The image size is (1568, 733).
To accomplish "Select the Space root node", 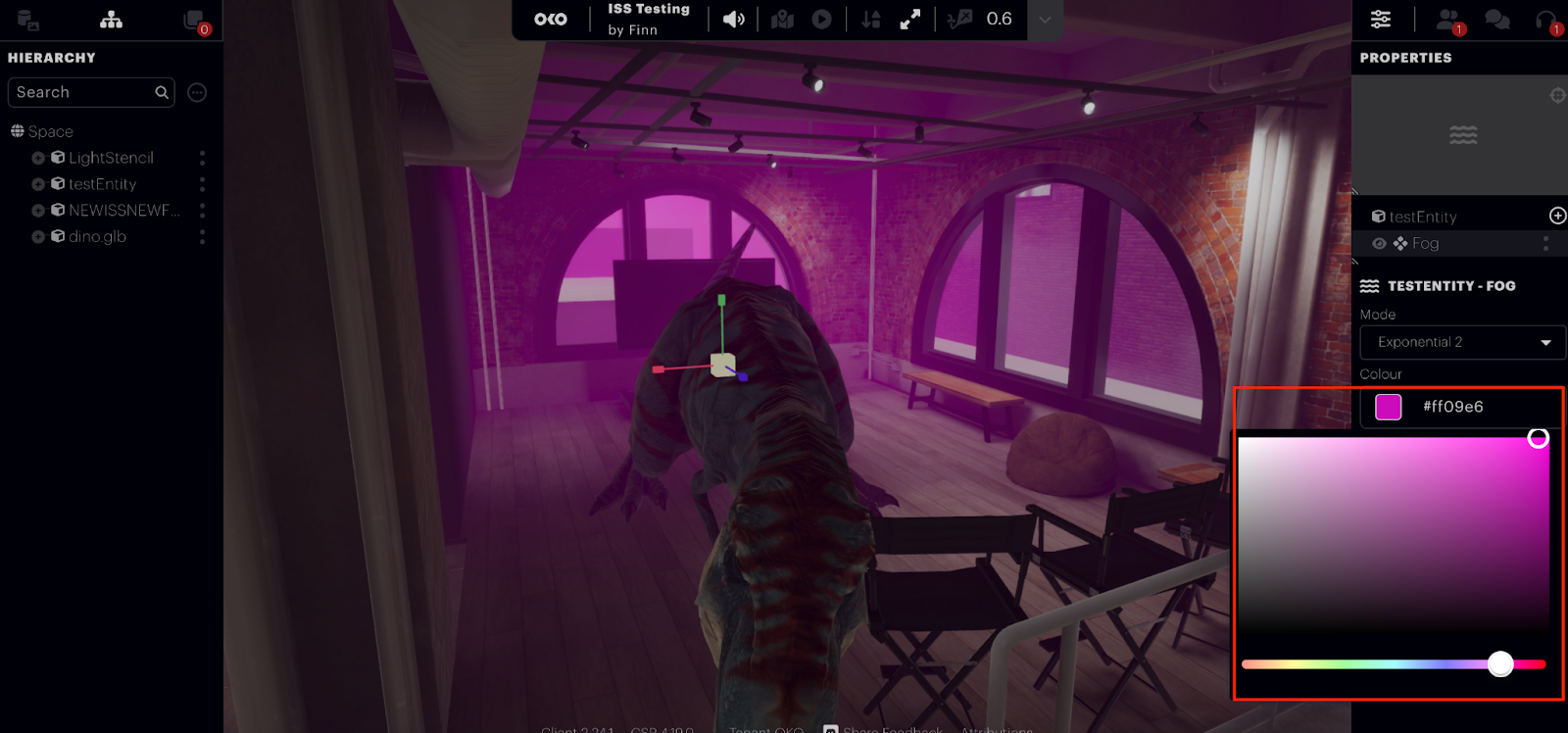I will 50,131.
